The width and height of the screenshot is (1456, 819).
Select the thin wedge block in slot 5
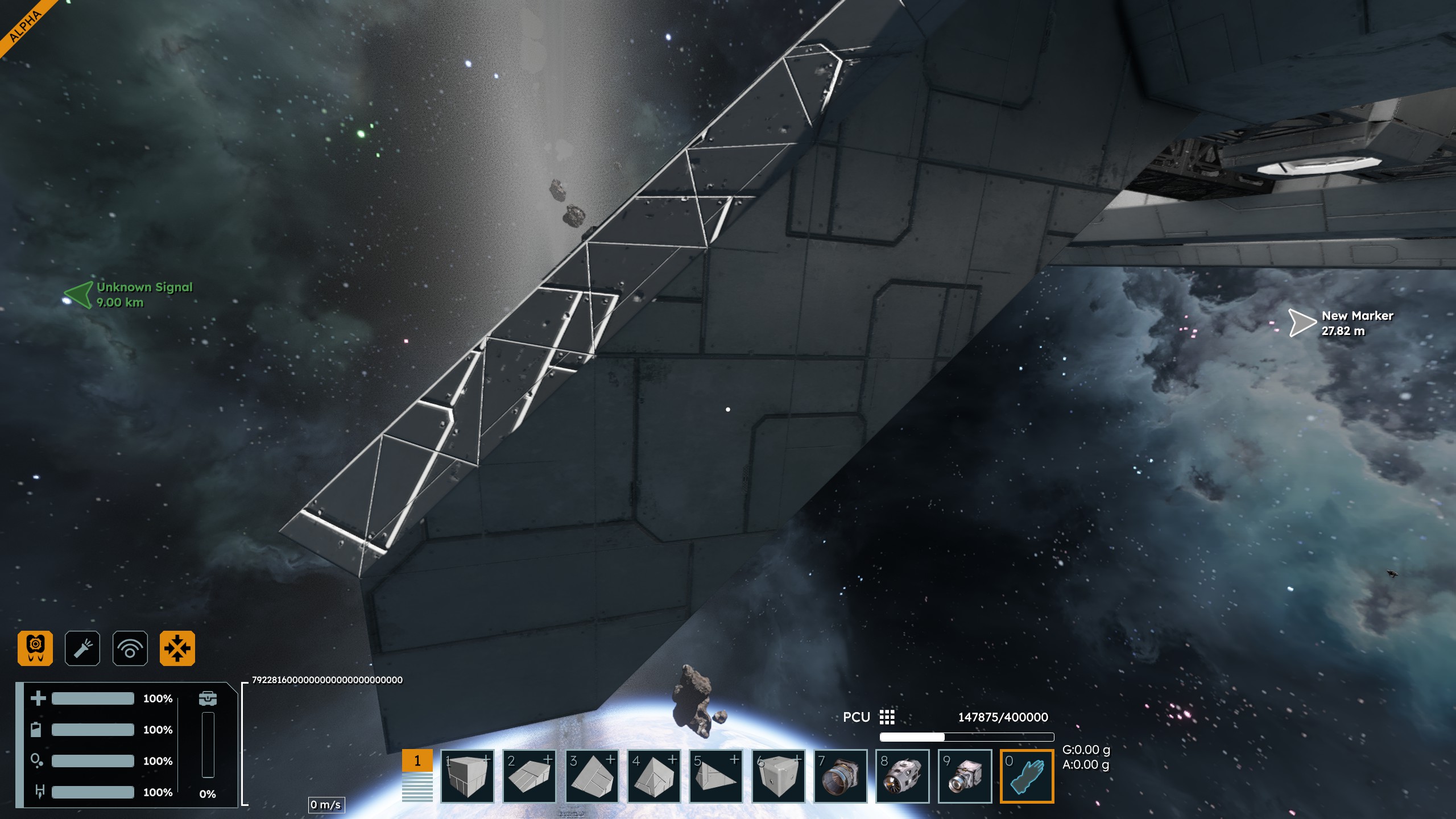tap(716, 776)
